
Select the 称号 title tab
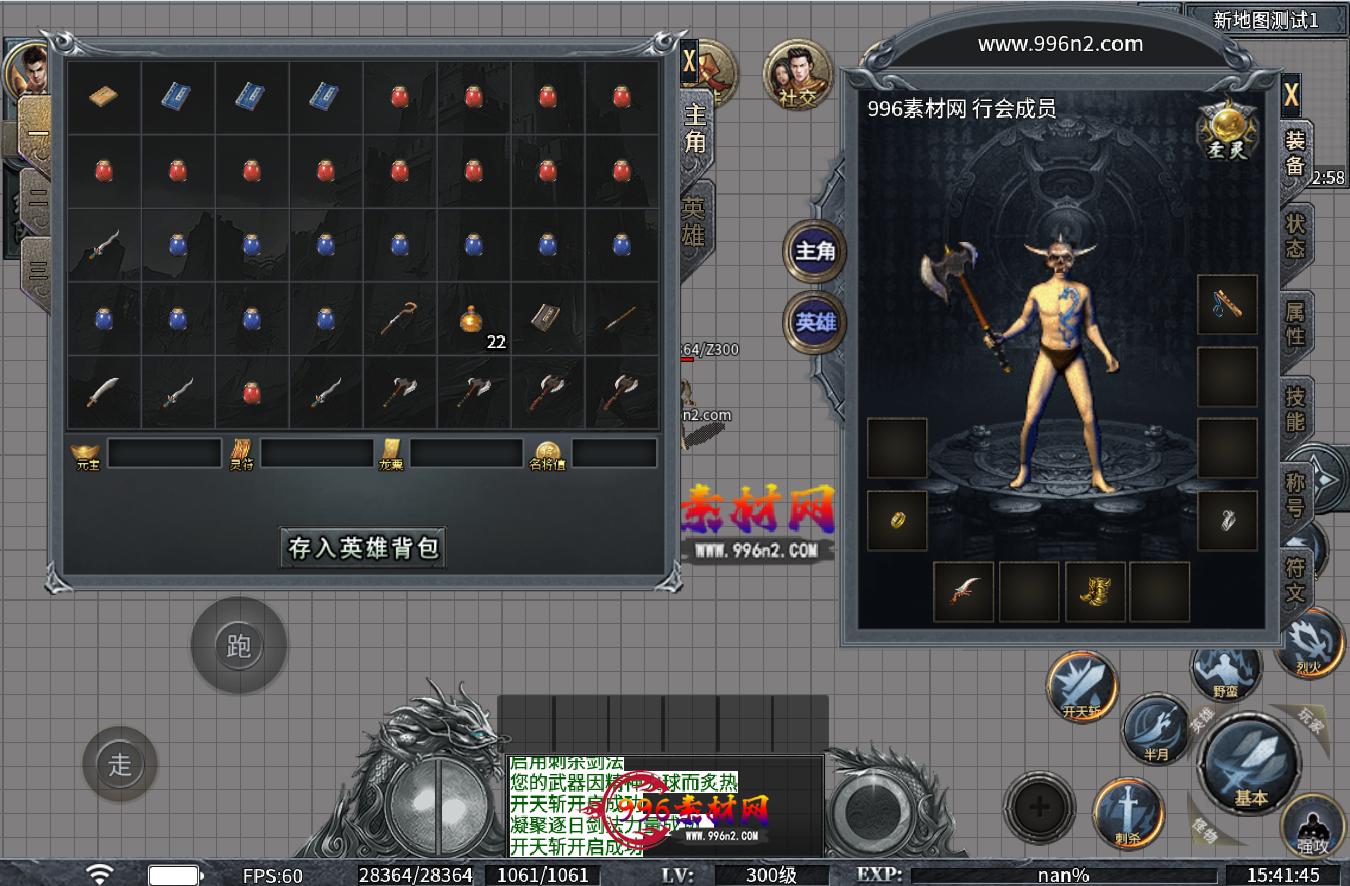[1295, 495]
